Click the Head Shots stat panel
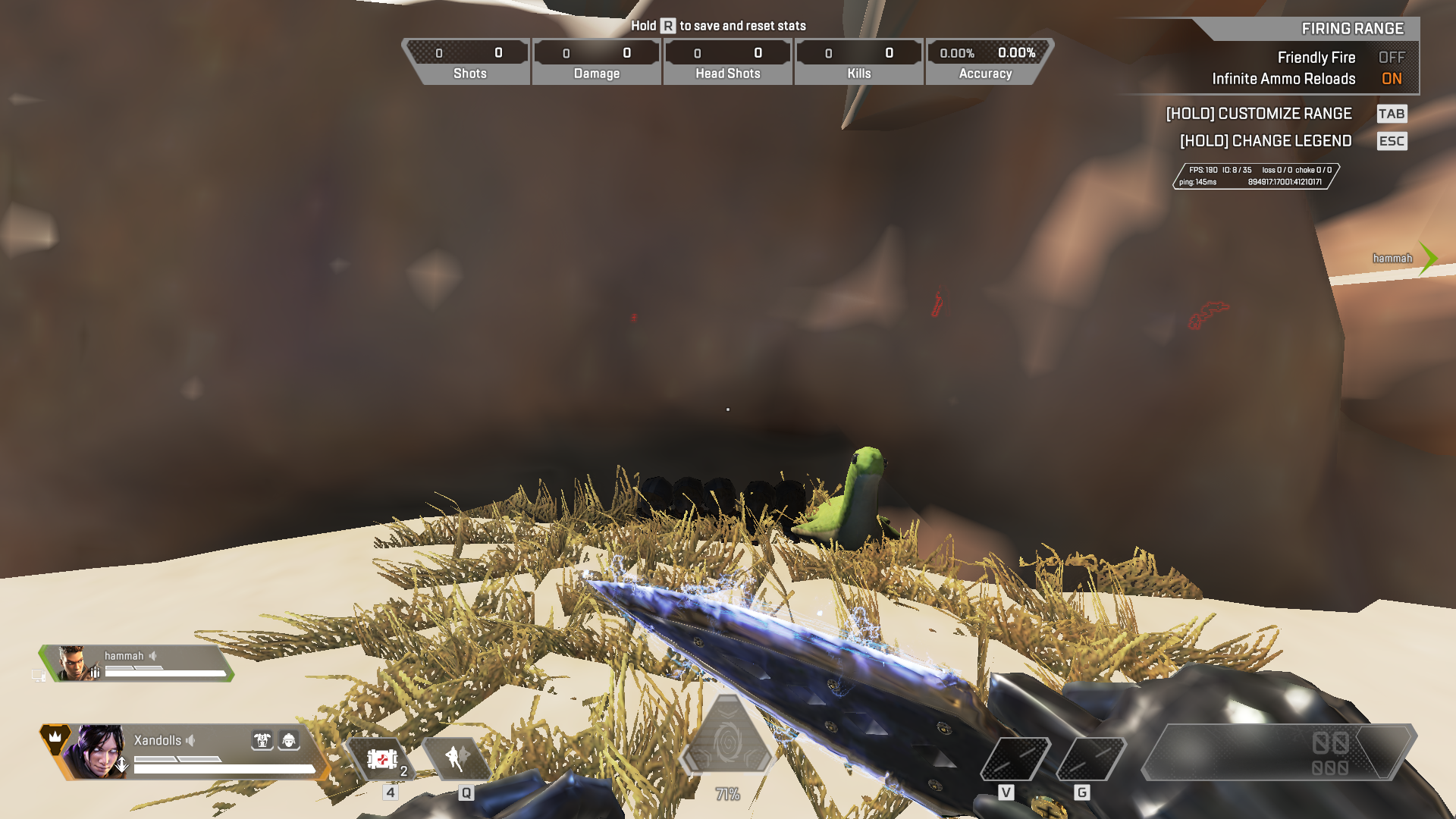This screenshot has height=819, width=1456. (728, 61)
